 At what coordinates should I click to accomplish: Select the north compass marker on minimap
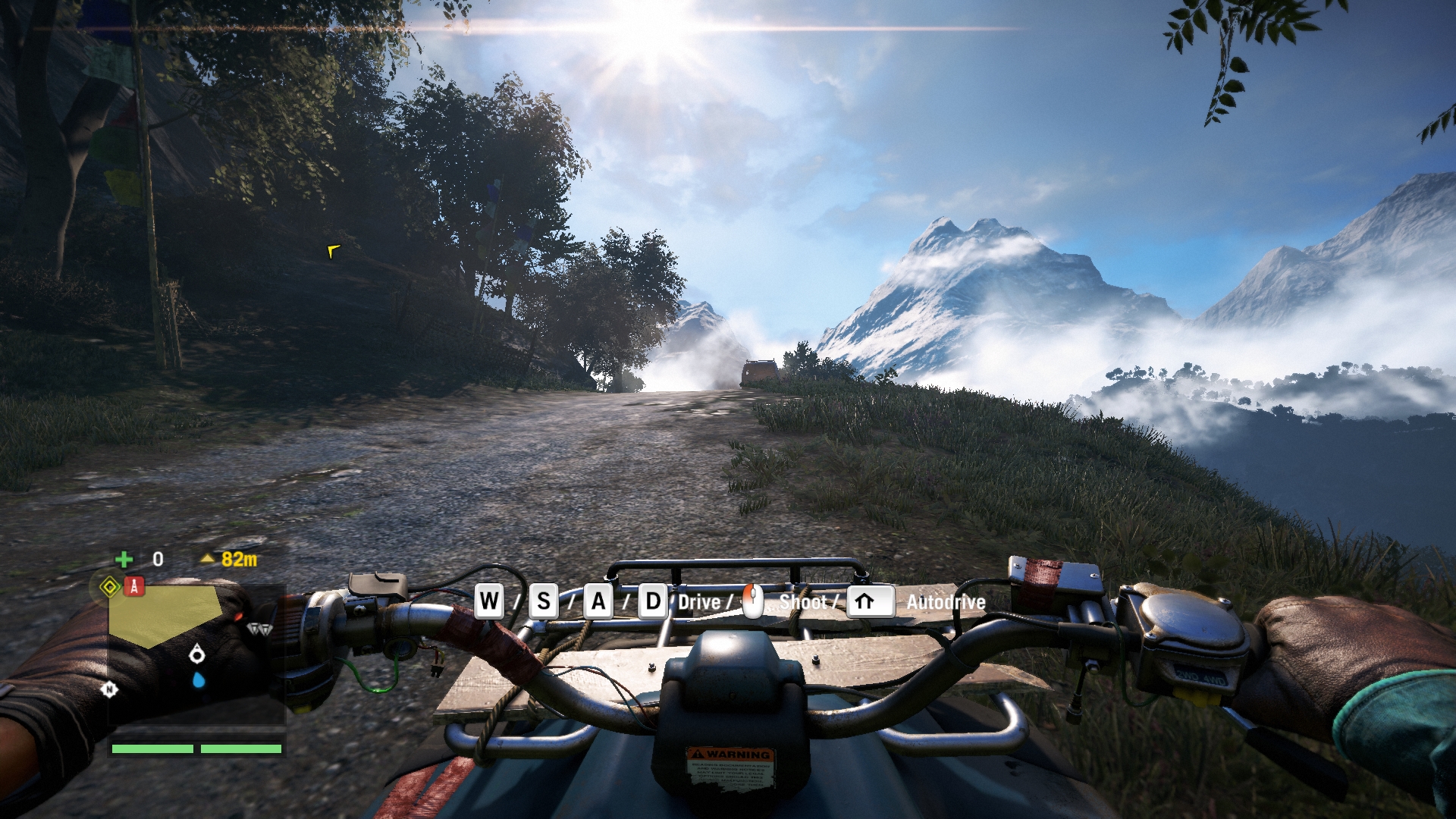[110, 689]
